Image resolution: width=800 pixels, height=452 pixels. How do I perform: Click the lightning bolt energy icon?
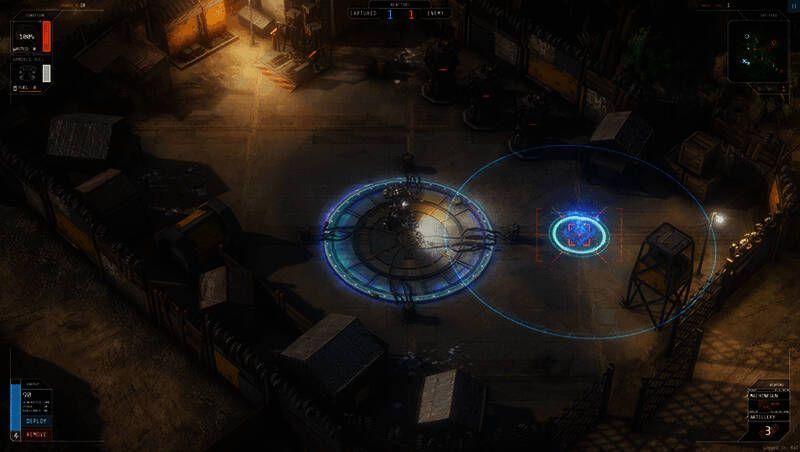pos(14,435)
